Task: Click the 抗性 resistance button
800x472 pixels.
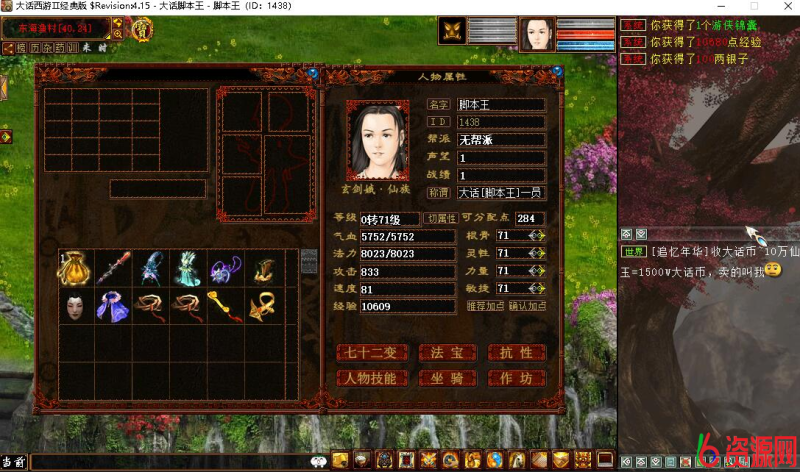Action: click(516, 352)
